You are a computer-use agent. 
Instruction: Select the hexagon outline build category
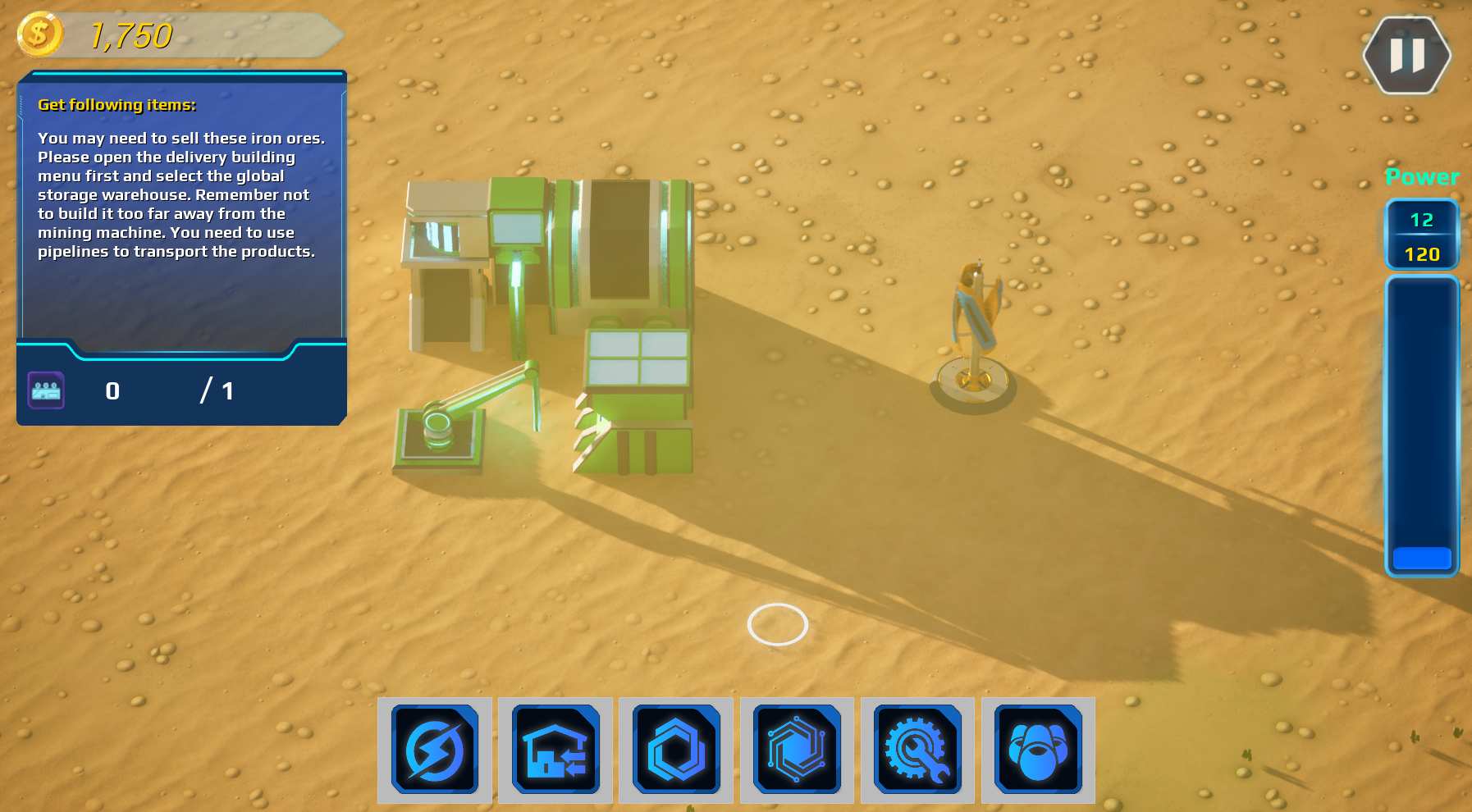coord(676,749)
